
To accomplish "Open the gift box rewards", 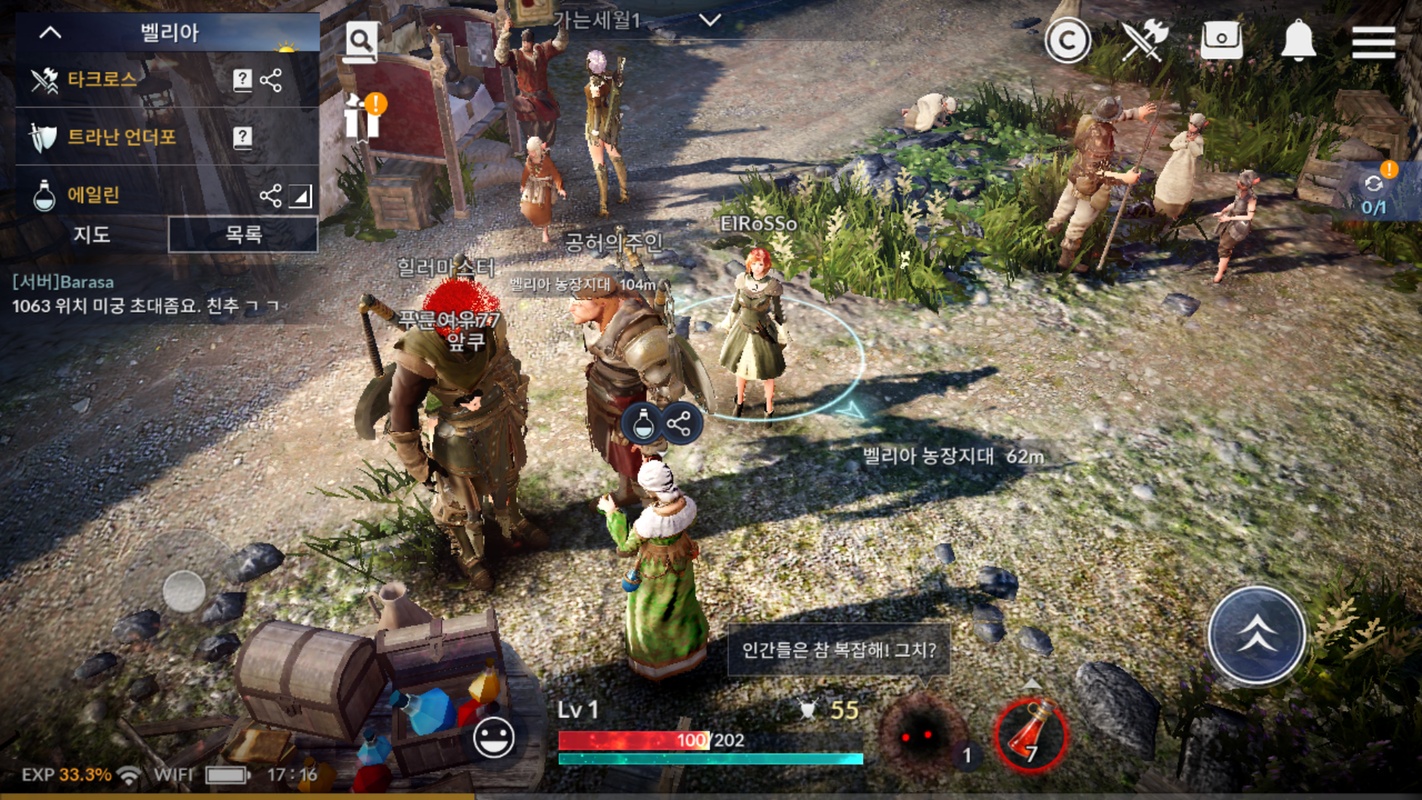I will point(362,116).
